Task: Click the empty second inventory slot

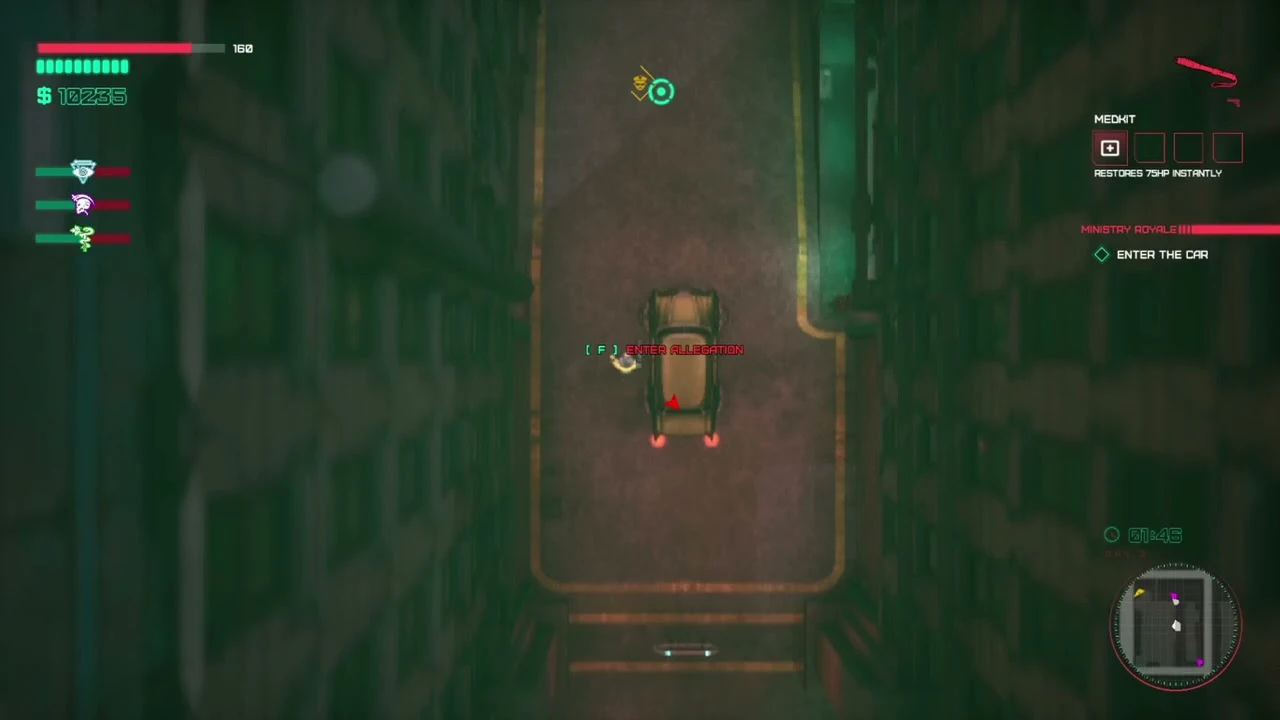Action: [1149, 148]
